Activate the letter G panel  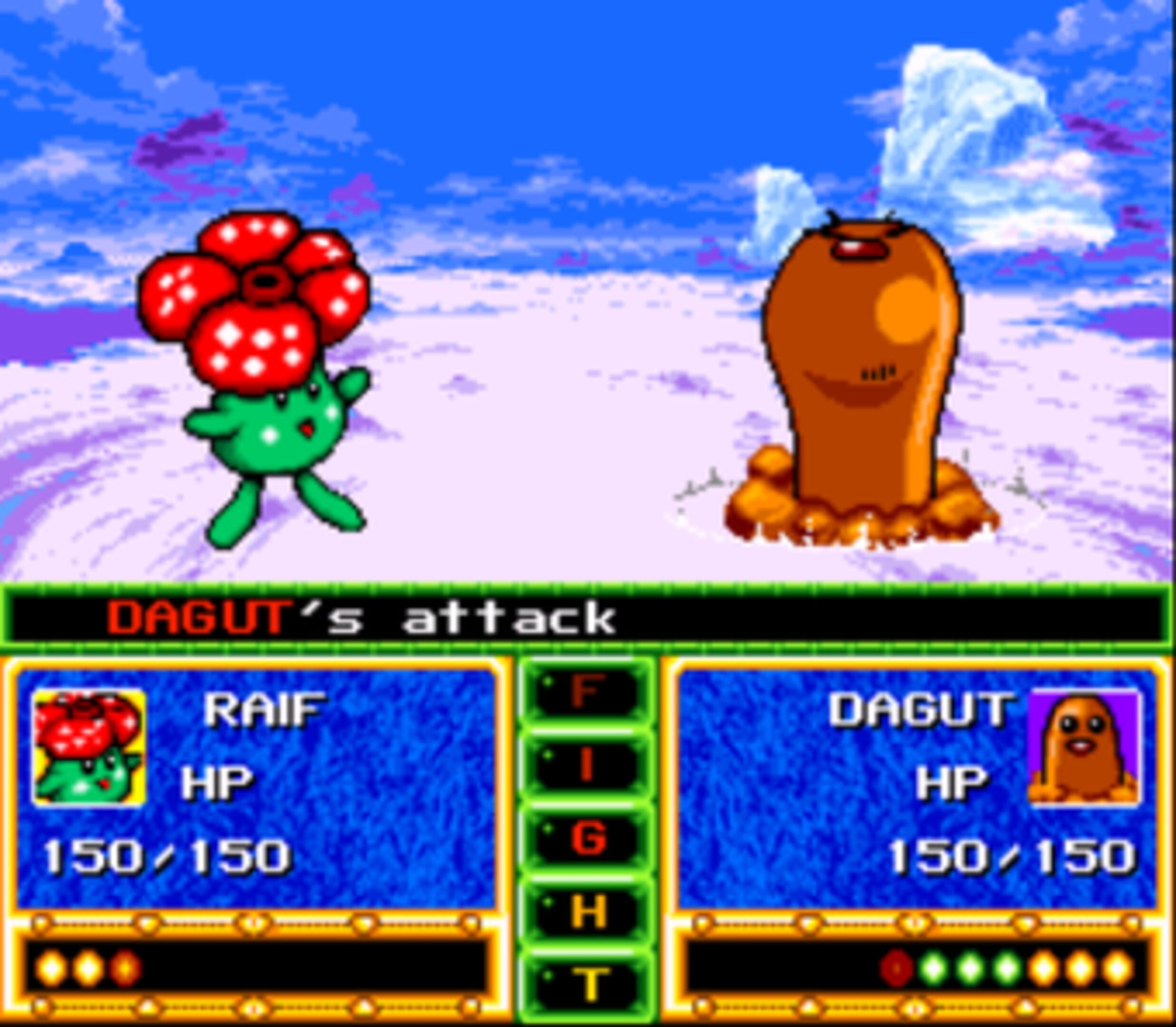pos(587,838)
